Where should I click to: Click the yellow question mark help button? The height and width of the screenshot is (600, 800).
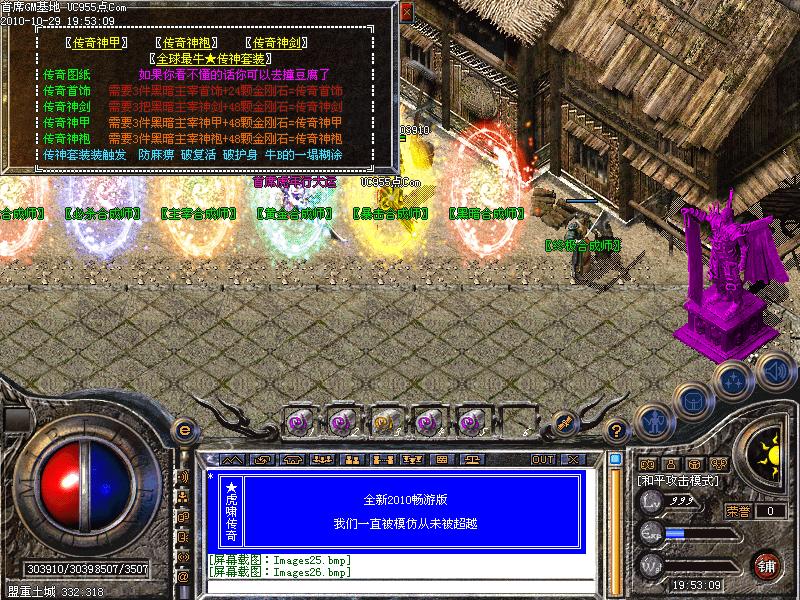tap(618, 431)
